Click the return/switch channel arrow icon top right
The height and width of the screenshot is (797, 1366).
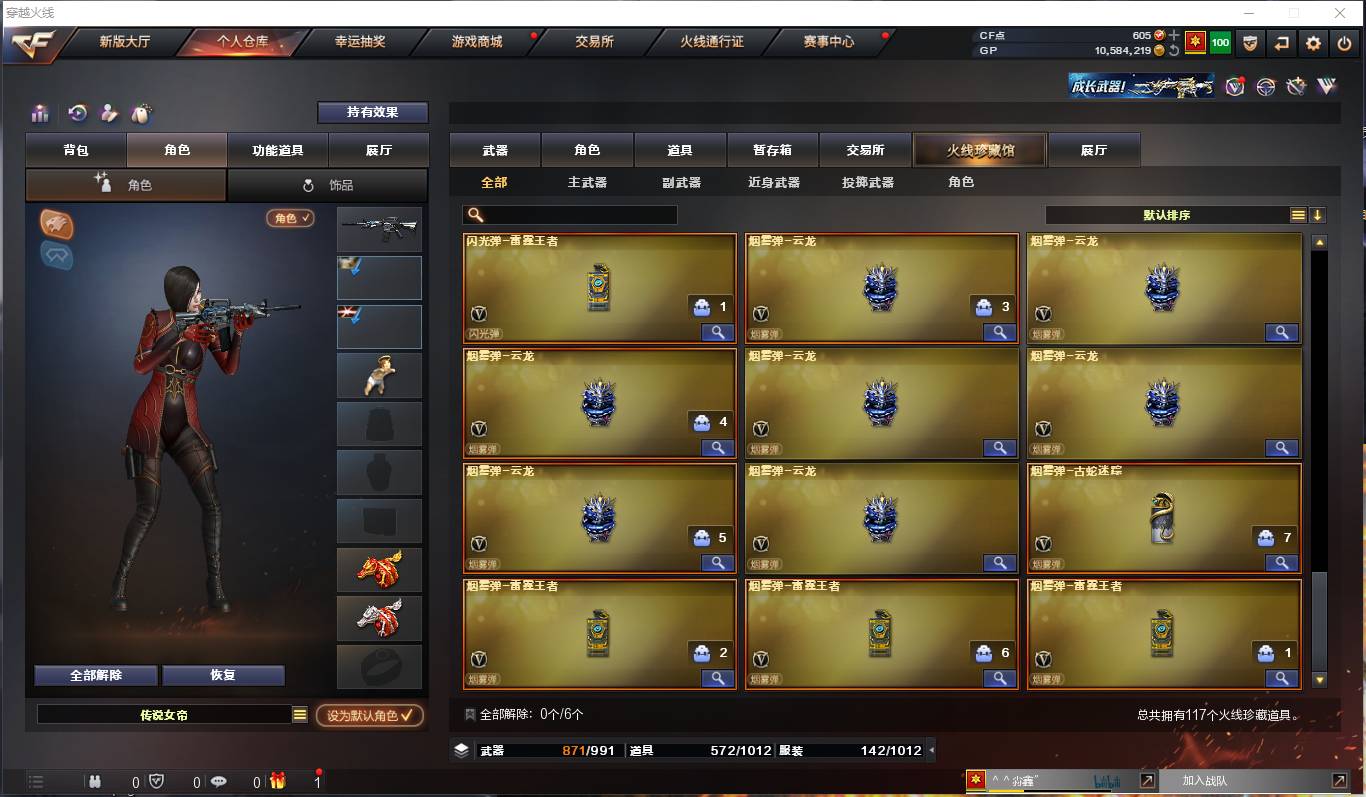(x=1282, y=43)
